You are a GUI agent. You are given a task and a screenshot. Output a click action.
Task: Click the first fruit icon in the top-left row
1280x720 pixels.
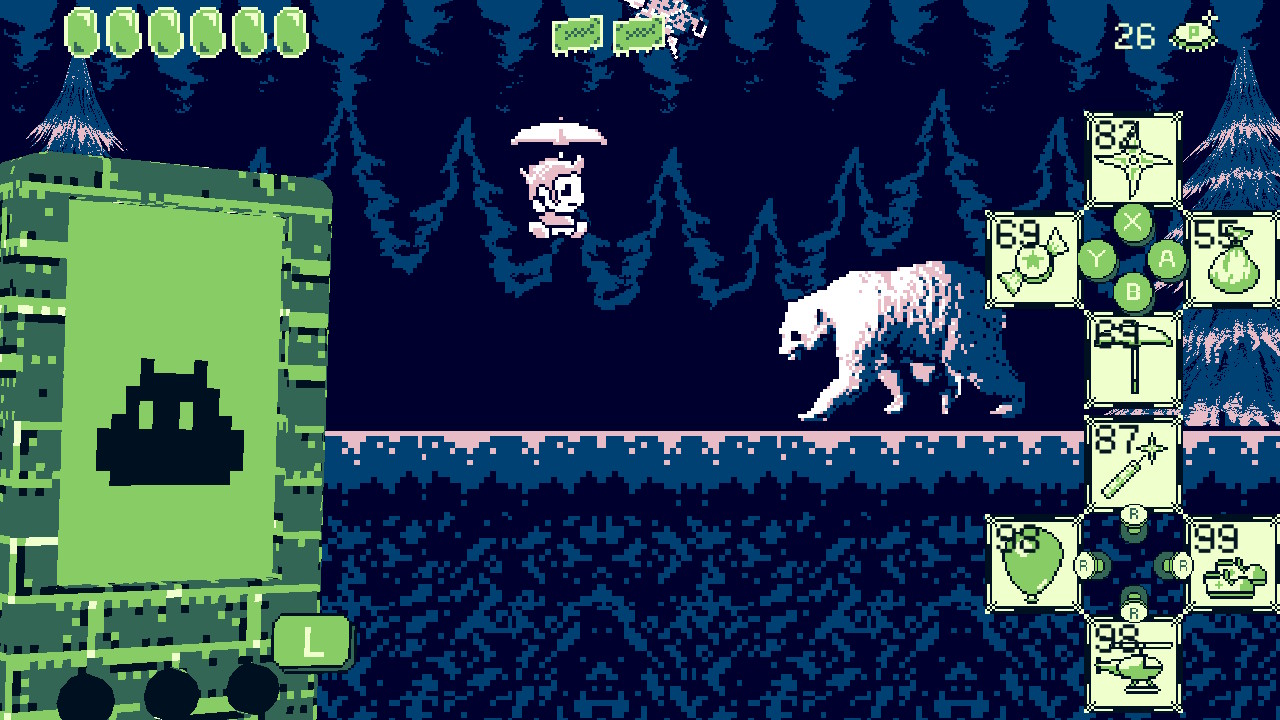[x=82, y=30]
